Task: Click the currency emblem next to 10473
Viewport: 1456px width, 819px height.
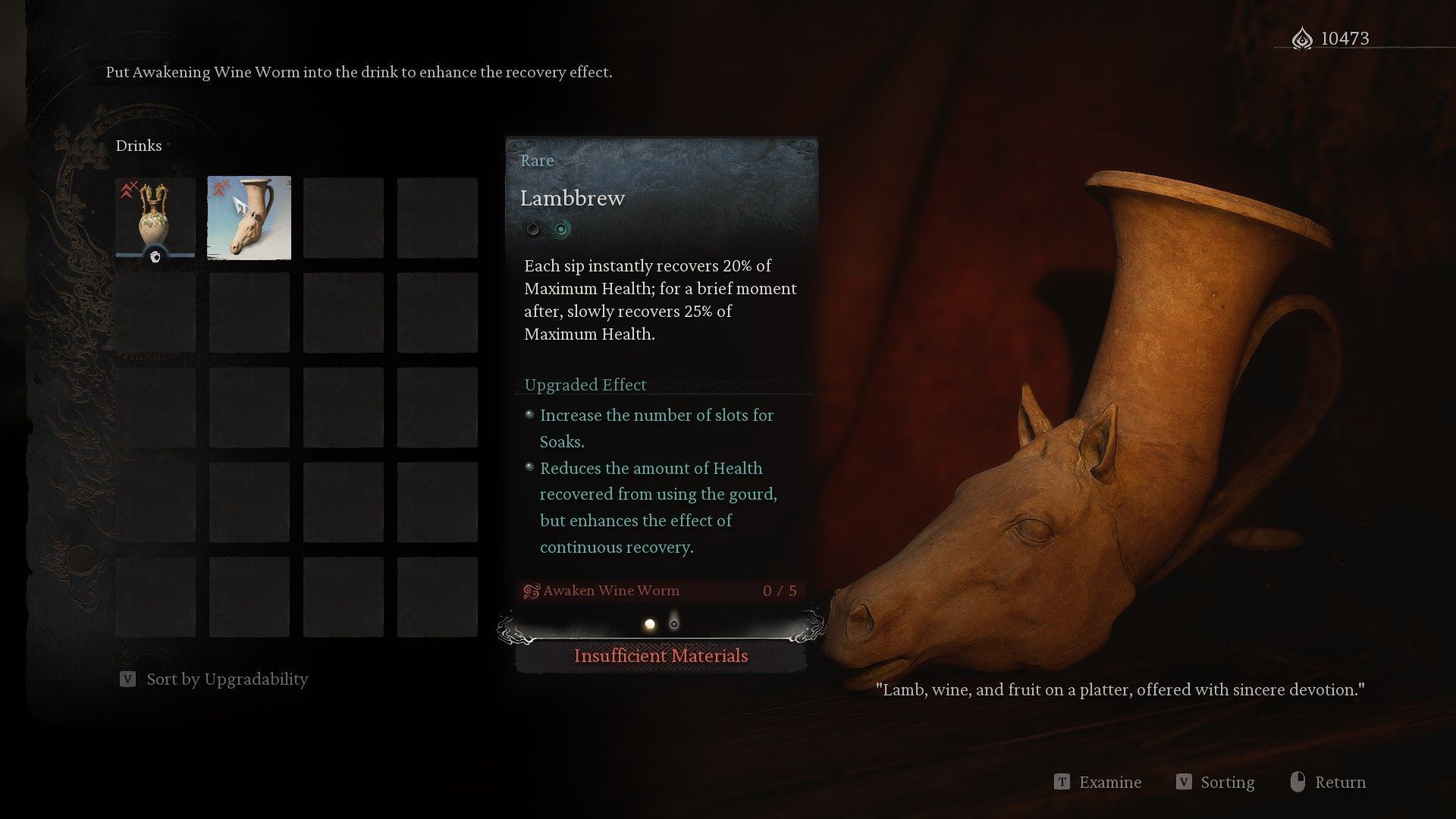Action: [x=1303, y=39]
